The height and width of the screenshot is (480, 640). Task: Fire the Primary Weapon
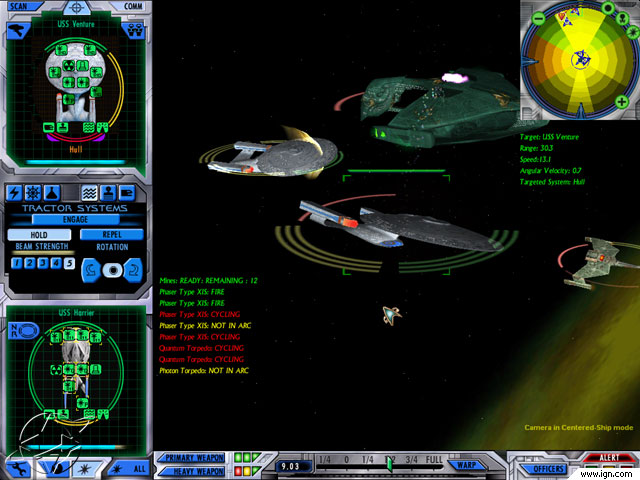[x=190, y=458]
